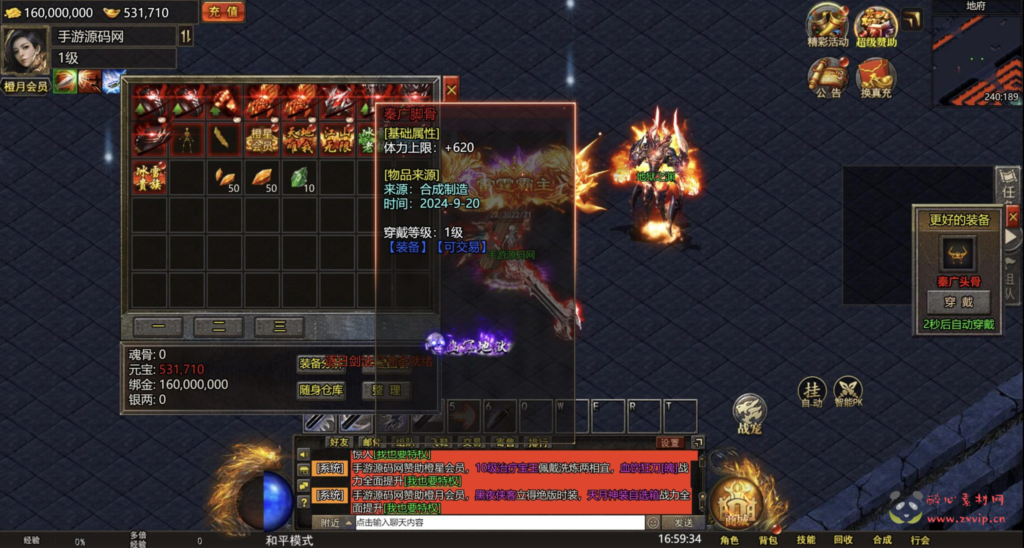The image size is (1024, 548).
Task: Open the 精彩活动 events icon
Action: click(827, 25)
